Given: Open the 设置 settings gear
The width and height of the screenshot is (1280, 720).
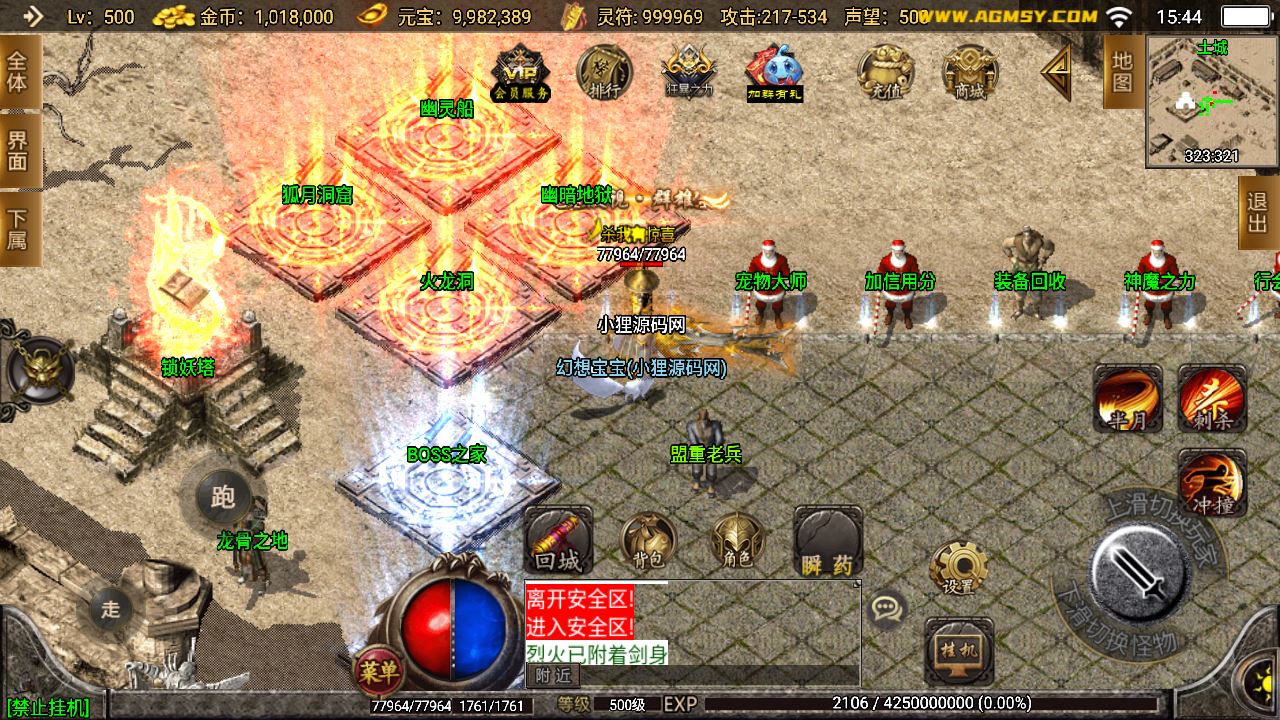Looking at the screenshot, I should click(958, 568).
